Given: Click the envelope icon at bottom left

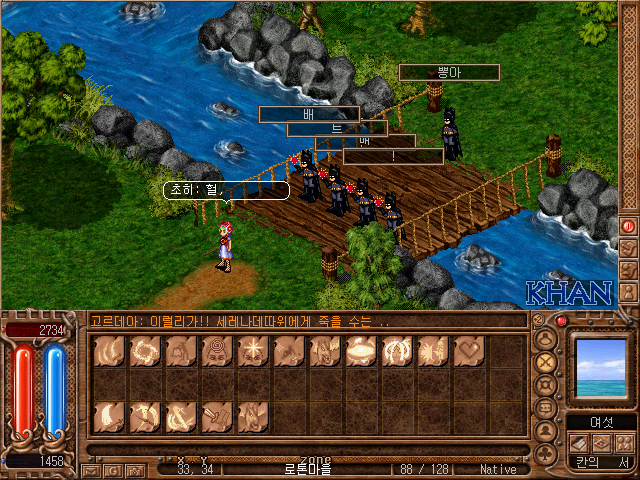Looking at the screenshot, I should [91, 469].
